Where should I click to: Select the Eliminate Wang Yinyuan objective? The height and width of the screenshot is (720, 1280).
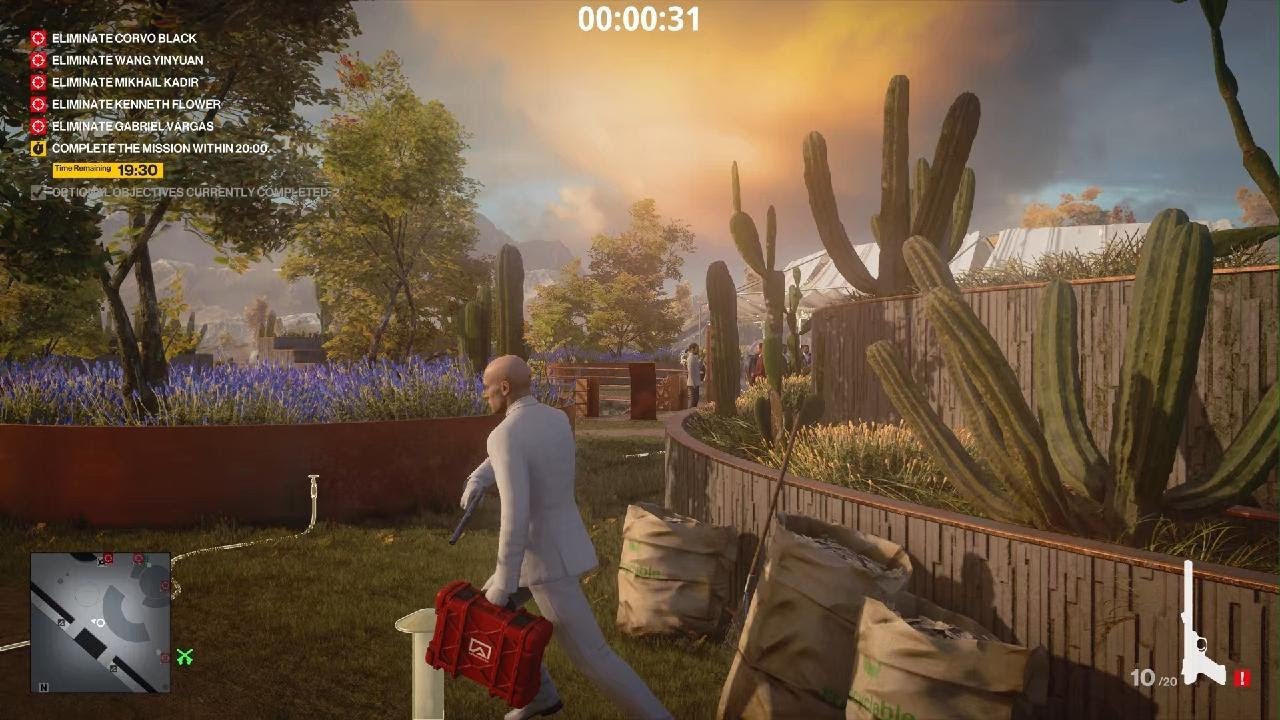(x=127, y=60)
